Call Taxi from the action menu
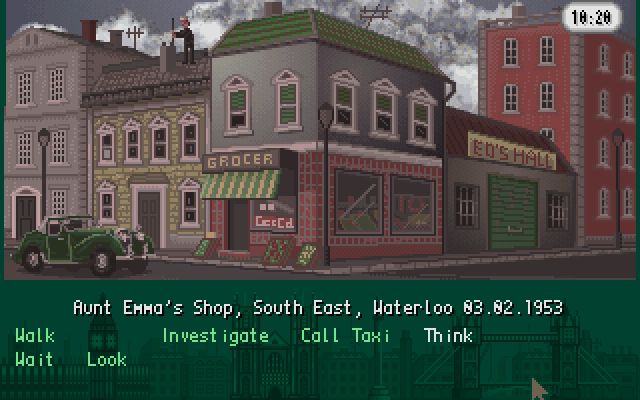Viewport: 640px width, 400px height. pos(345,336)
